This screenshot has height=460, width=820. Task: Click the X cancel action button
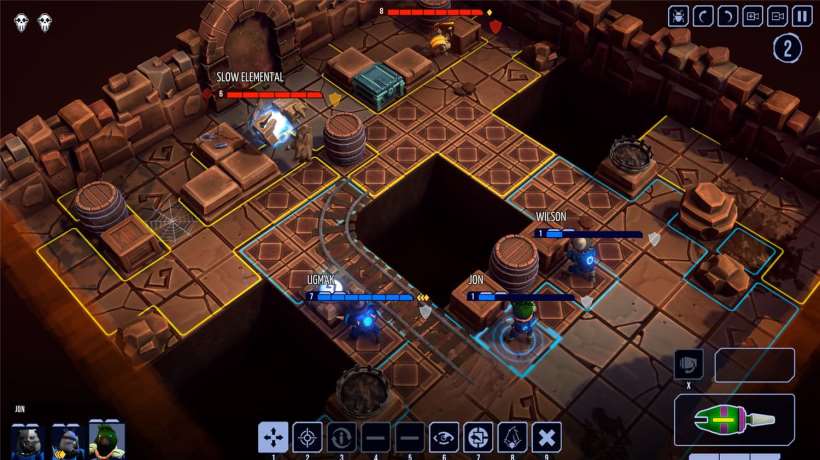(546, 437)
